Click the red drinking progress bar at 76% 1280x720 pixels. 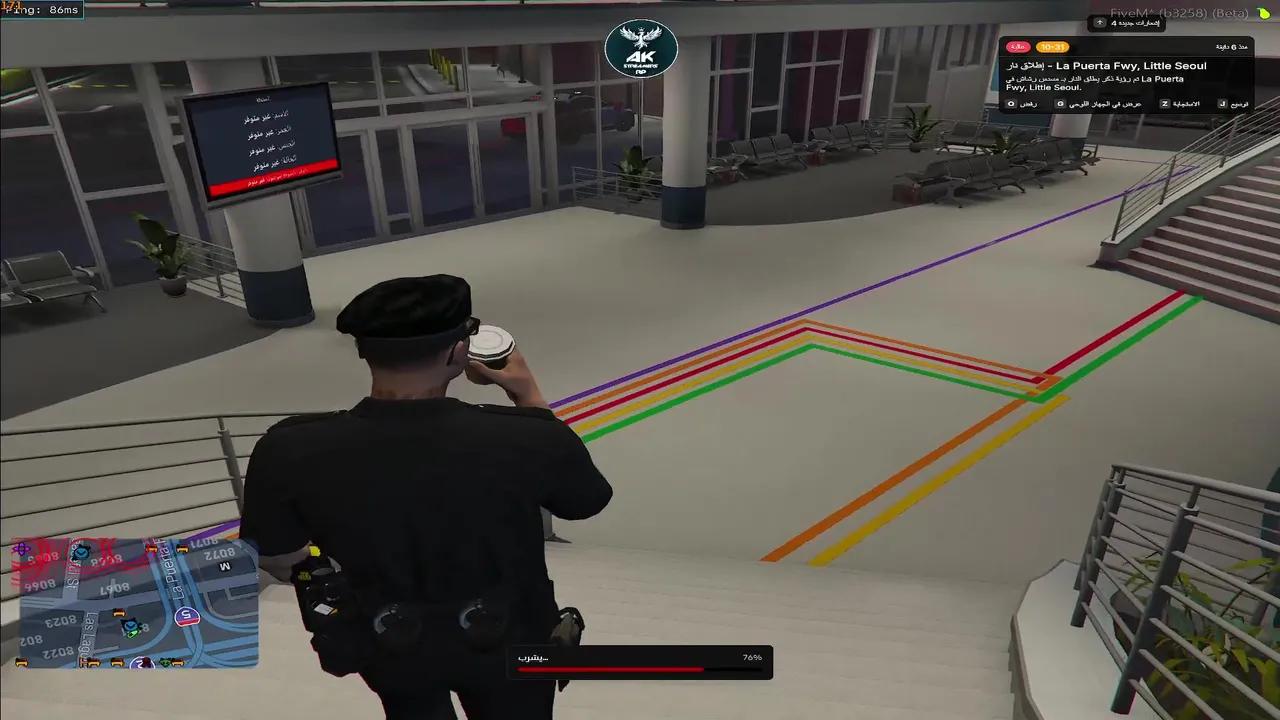pyautogui.click(x=610, y=670)
